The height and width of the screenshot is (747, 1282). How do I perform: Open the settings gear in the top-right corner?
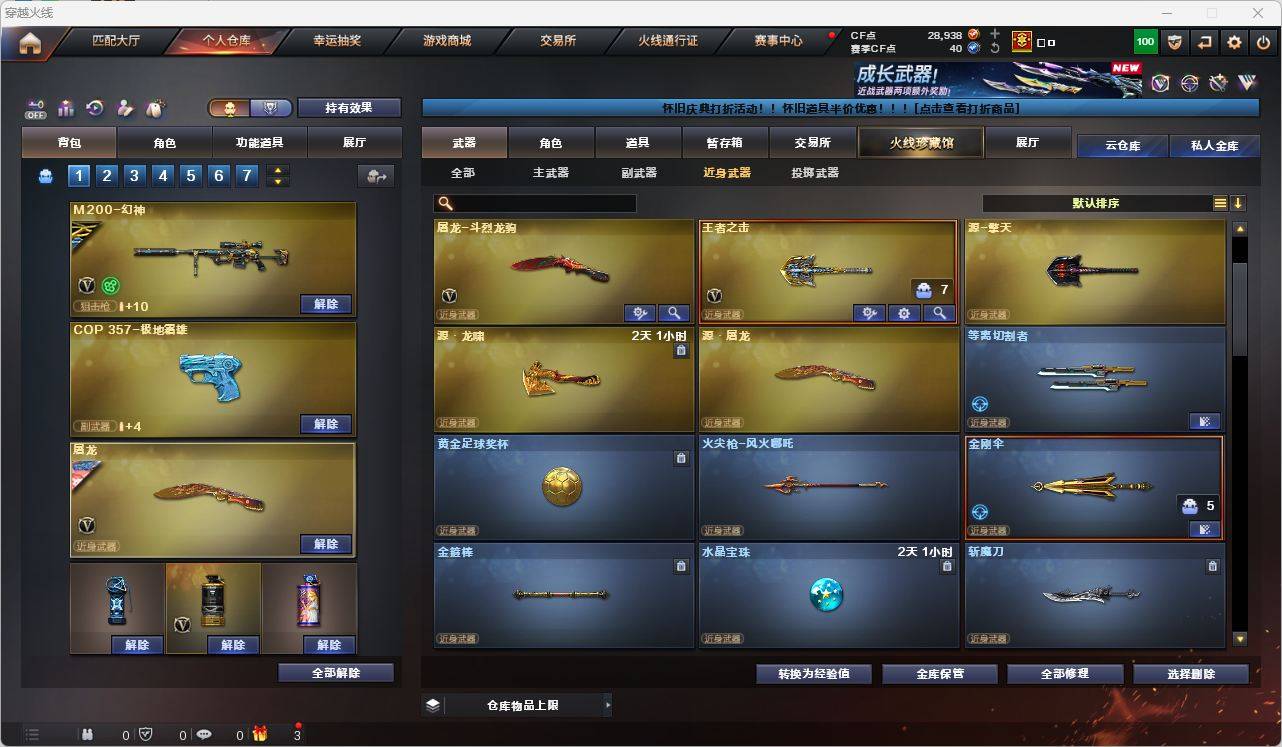coord(1233,42)
